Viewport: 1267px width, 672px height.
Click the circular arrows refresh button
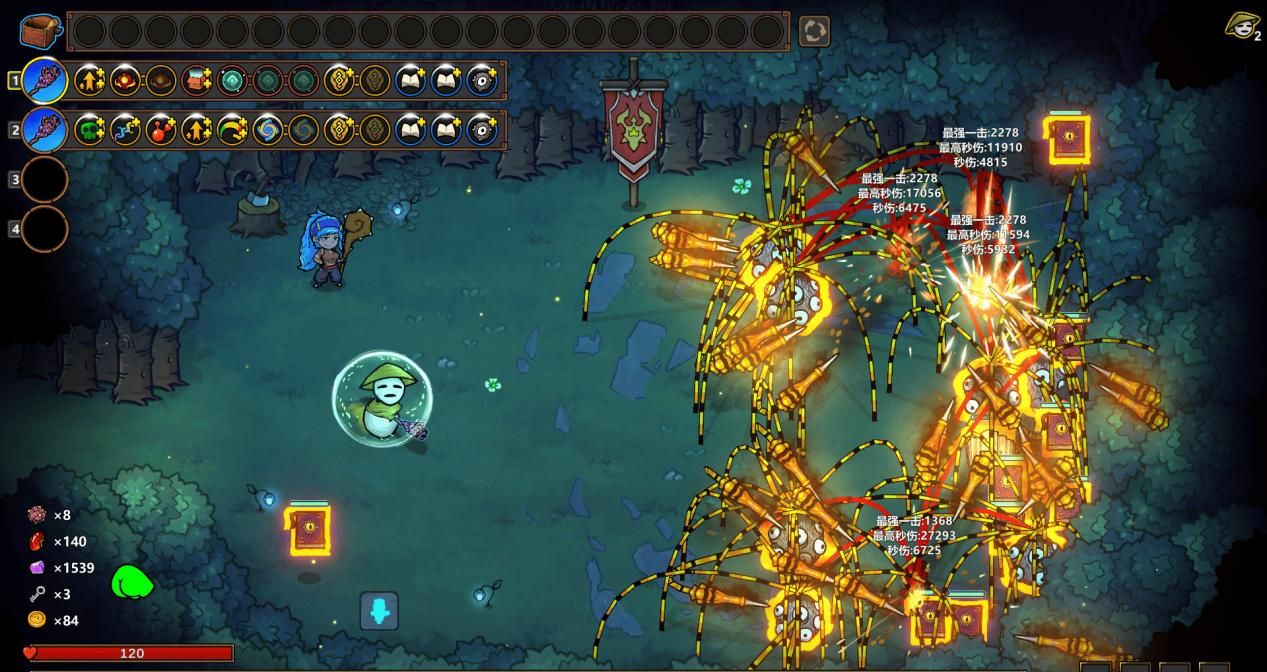click(814, 31)
